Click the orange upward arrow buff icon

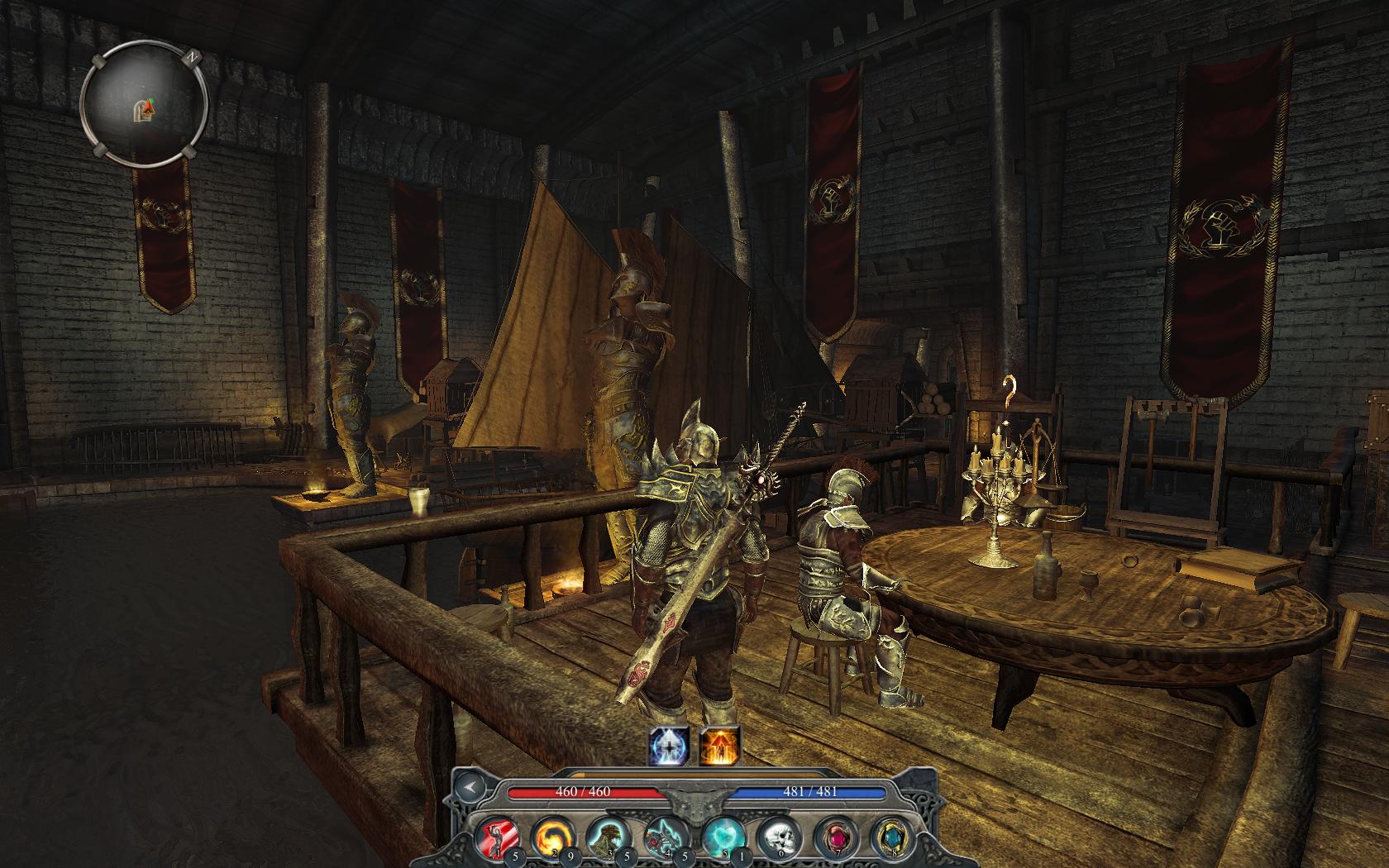click(x=719, y=746)
